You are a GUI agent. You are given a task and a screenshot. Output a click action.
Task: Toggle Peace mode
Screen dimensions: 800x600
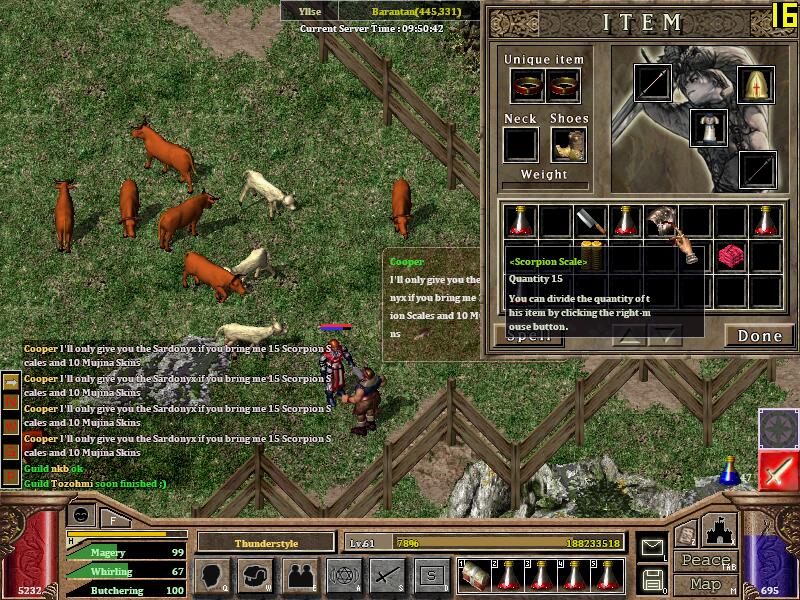(705, 561)
